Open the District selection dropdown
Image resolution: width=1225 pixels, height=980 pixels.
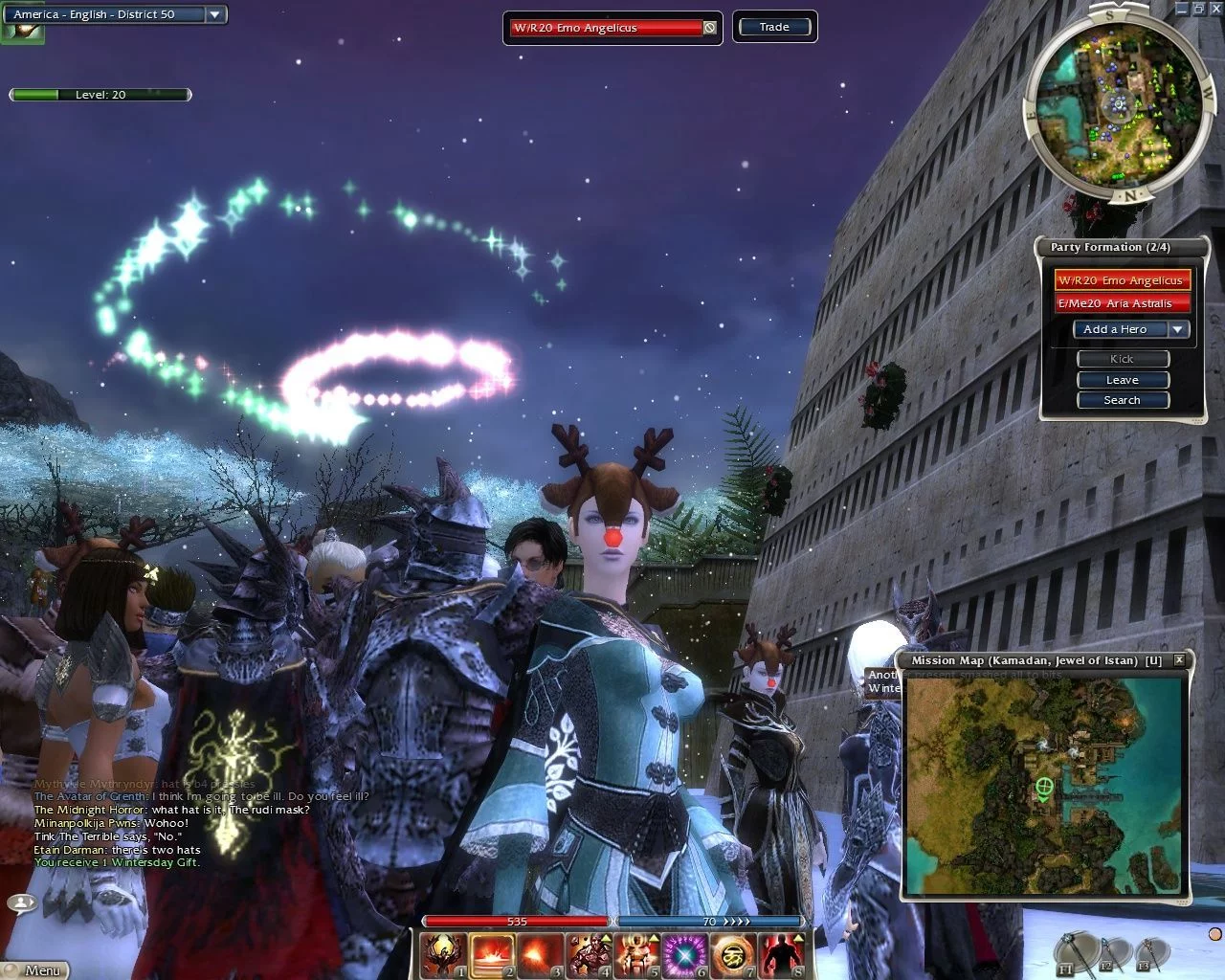pyautogui.click(x=215, y=14)
